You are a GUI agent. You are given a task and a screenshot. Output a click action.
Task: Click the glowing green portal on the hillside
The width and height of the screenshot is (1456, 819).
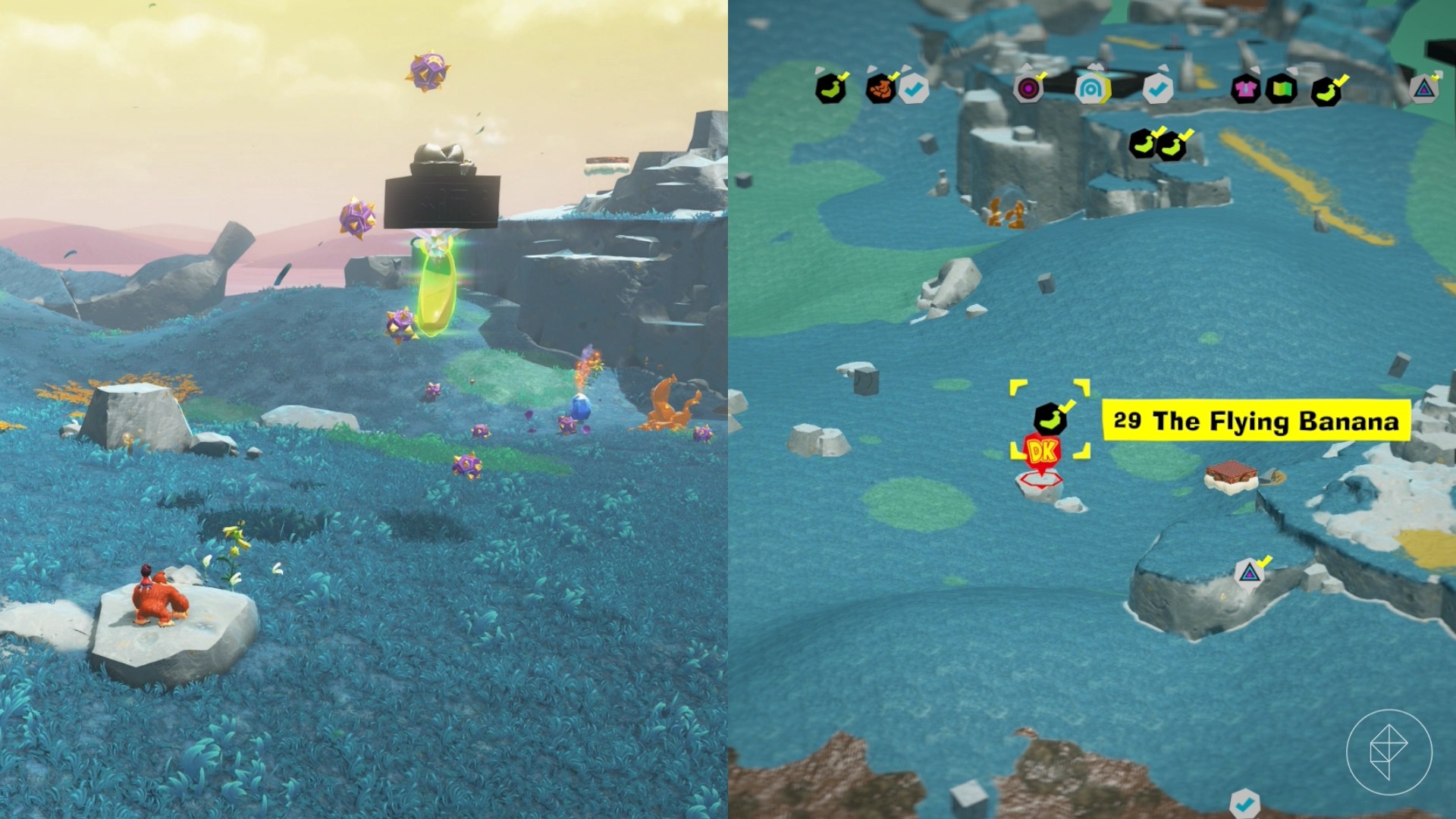(436, 288)
